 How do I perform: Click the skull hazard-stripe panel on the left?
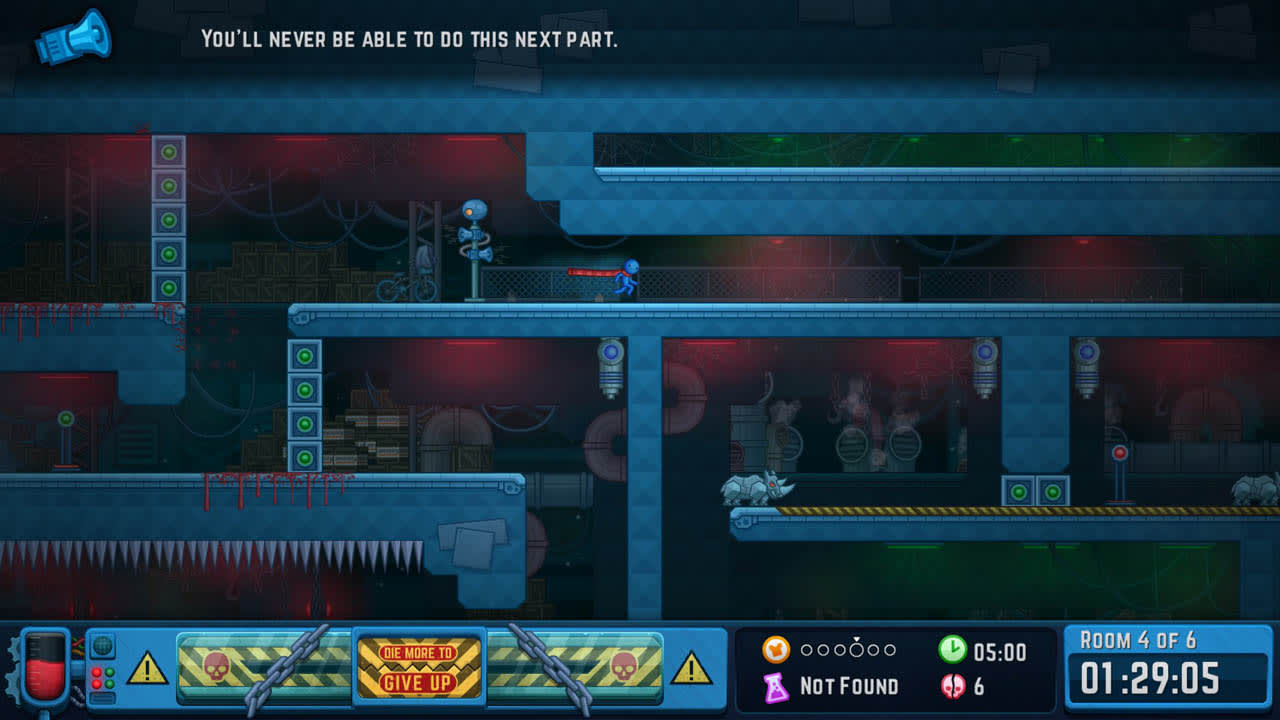tap(216, 668)
